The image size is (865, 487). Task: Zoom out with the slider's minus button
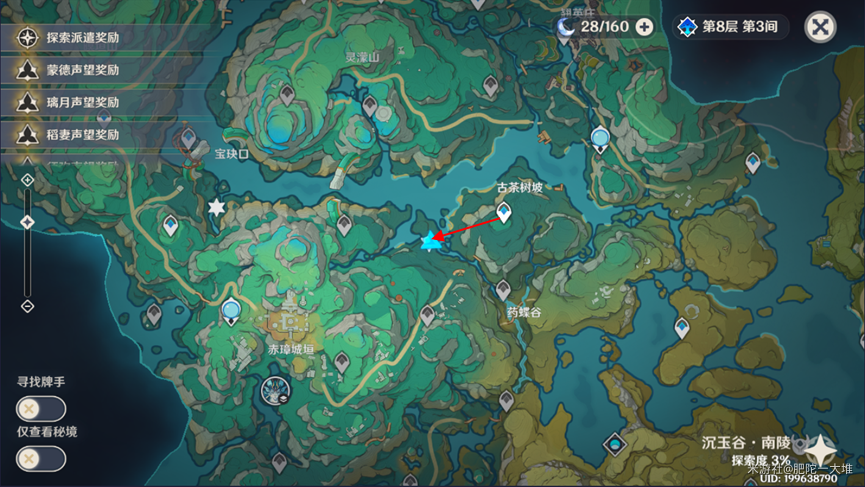pos(28,305)
